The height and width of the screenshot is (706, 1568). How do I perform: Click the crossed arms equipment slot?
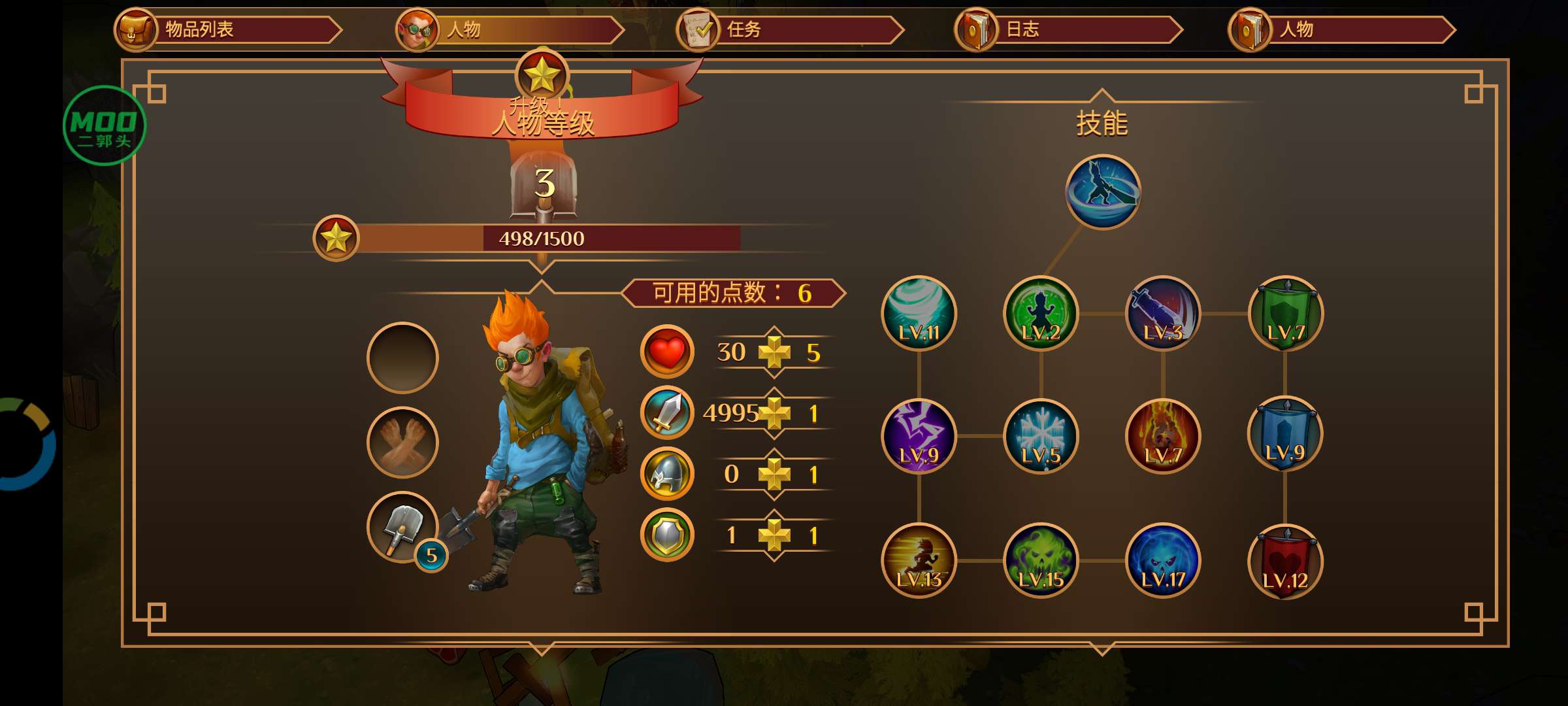point(402,443)
